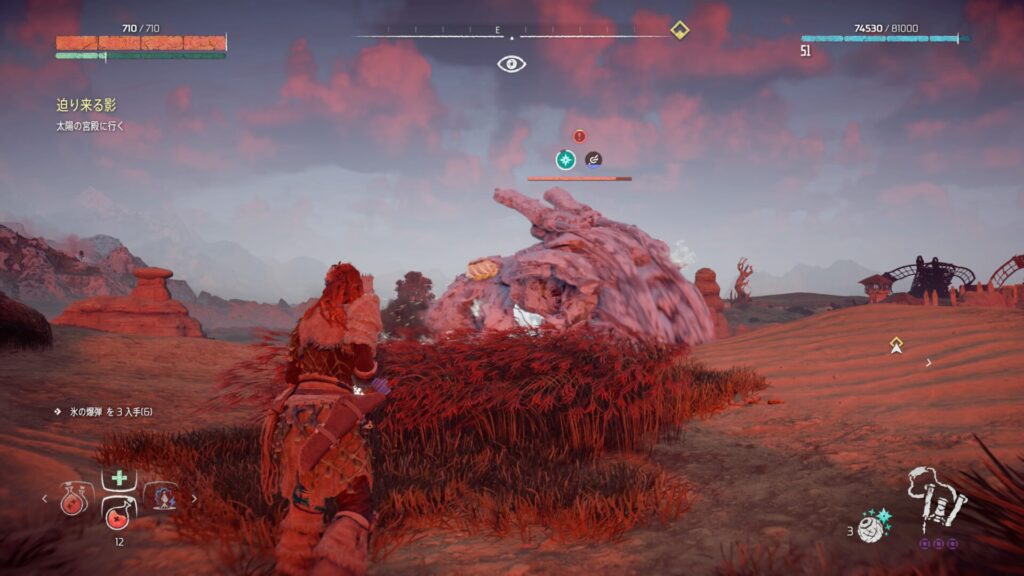Use the red health potion with count 12
1024x576 pixels.
[117, 517]
